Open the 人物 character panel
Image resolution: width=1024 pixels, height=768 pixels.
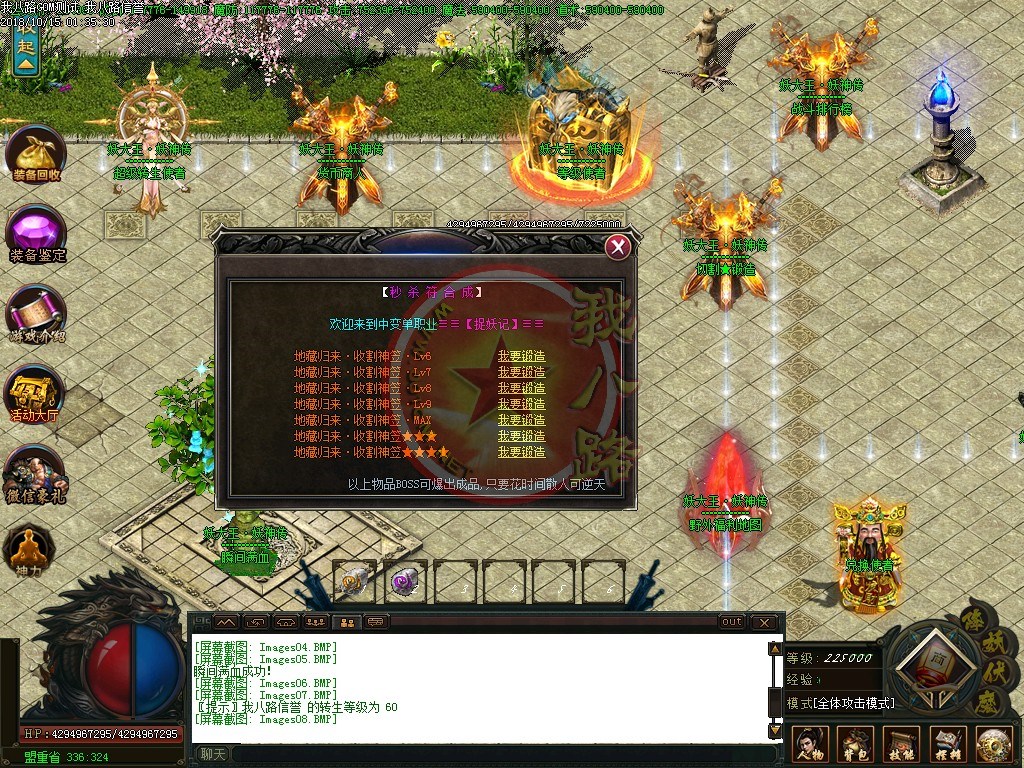[809, 745]
